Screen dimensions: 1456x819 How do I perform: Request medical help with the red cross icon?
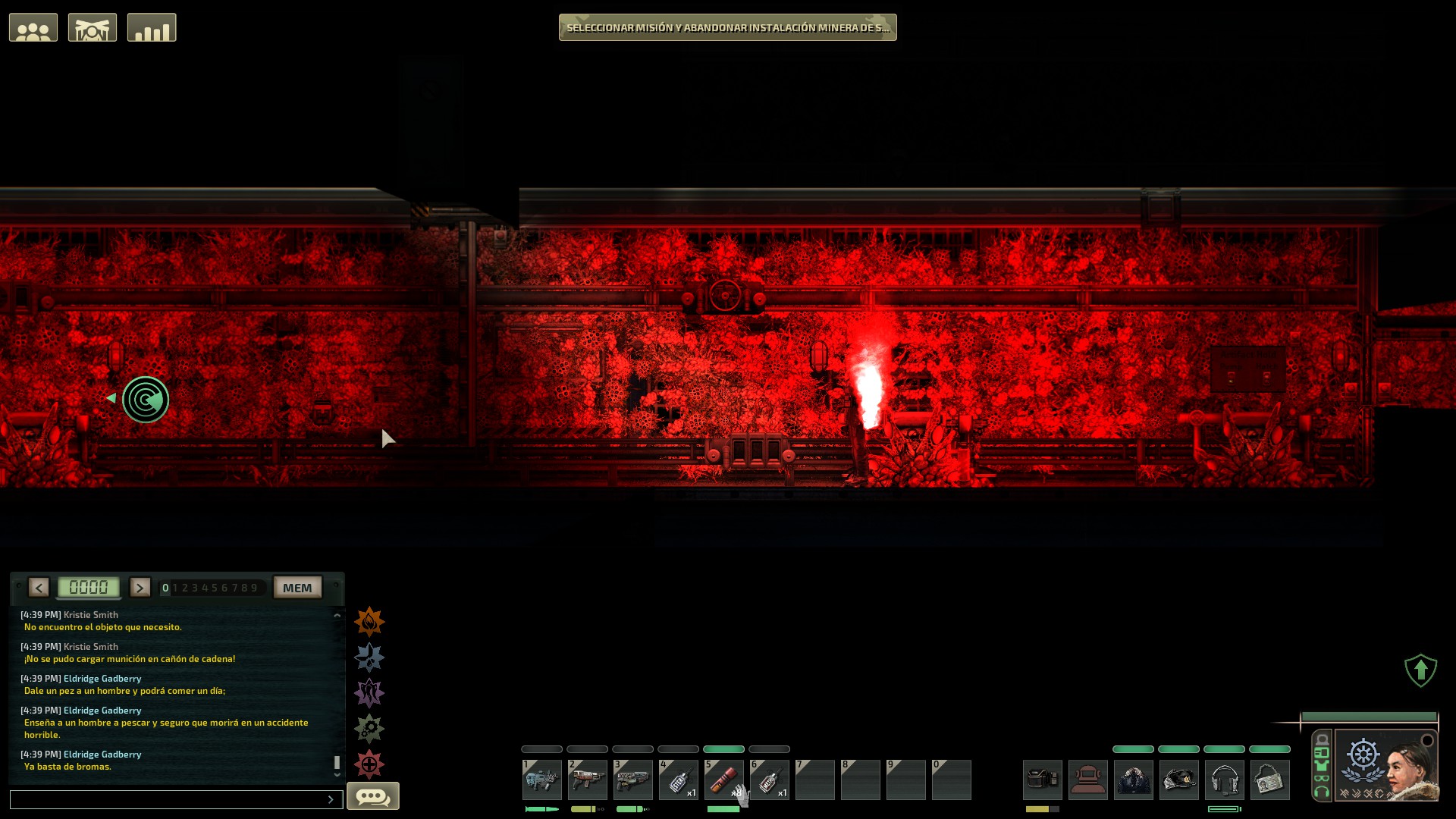click(369, 764)
